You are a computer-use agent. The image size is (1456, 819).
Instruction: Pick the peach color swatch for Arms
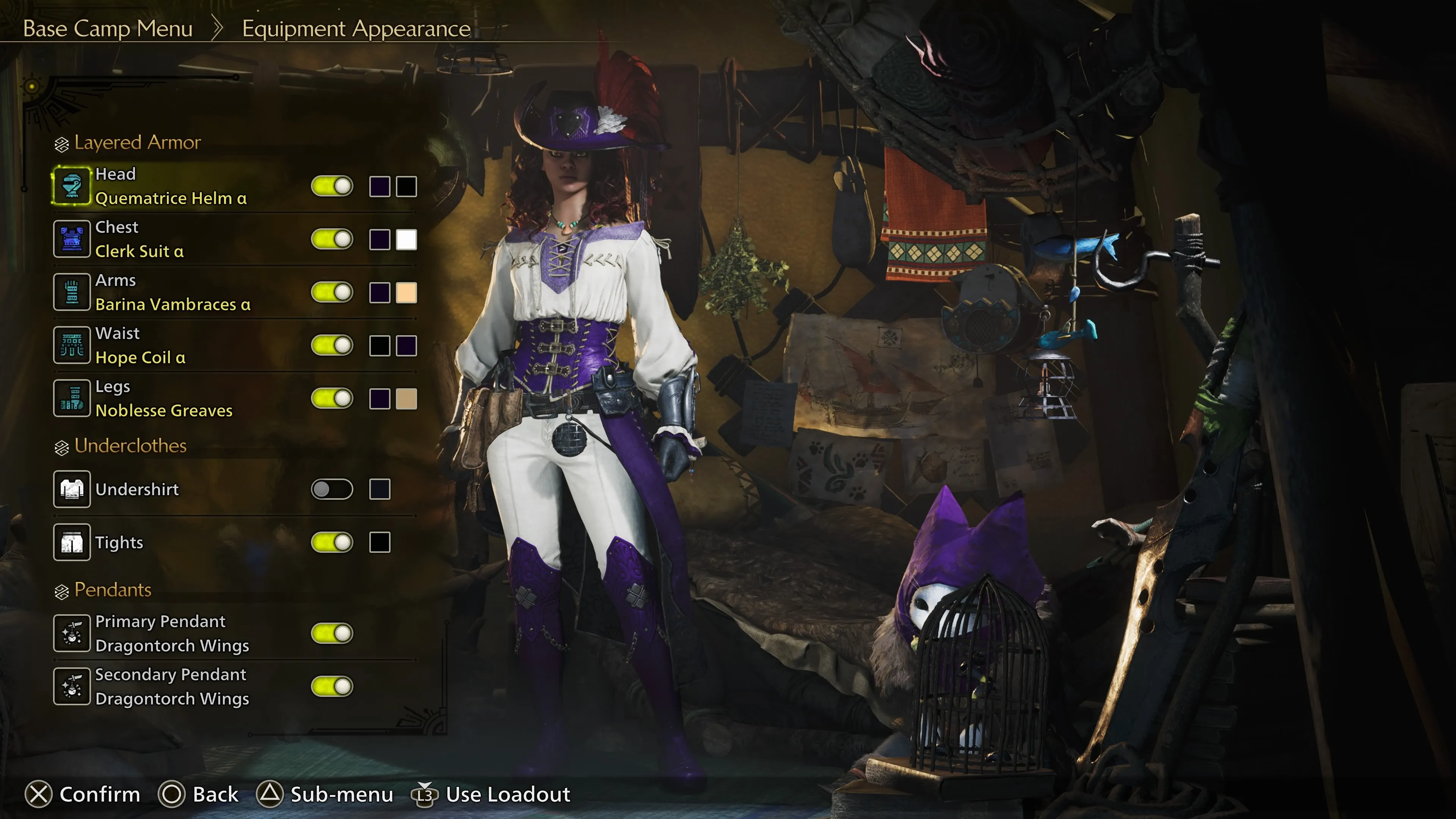coord(406,293)
